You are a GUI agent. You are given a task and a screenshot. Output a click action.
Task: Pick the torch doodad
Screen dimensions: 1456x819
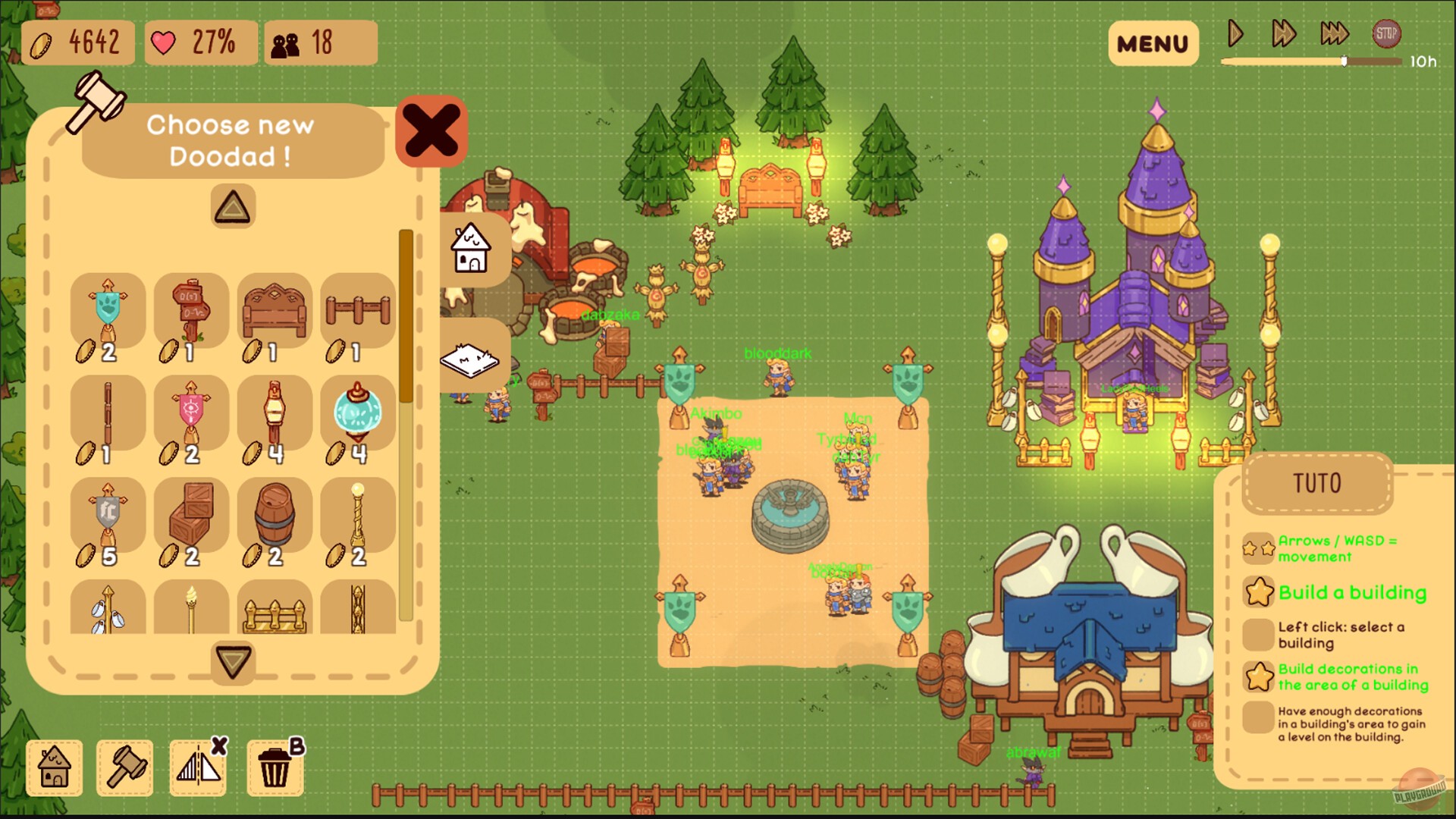[190, 607]
